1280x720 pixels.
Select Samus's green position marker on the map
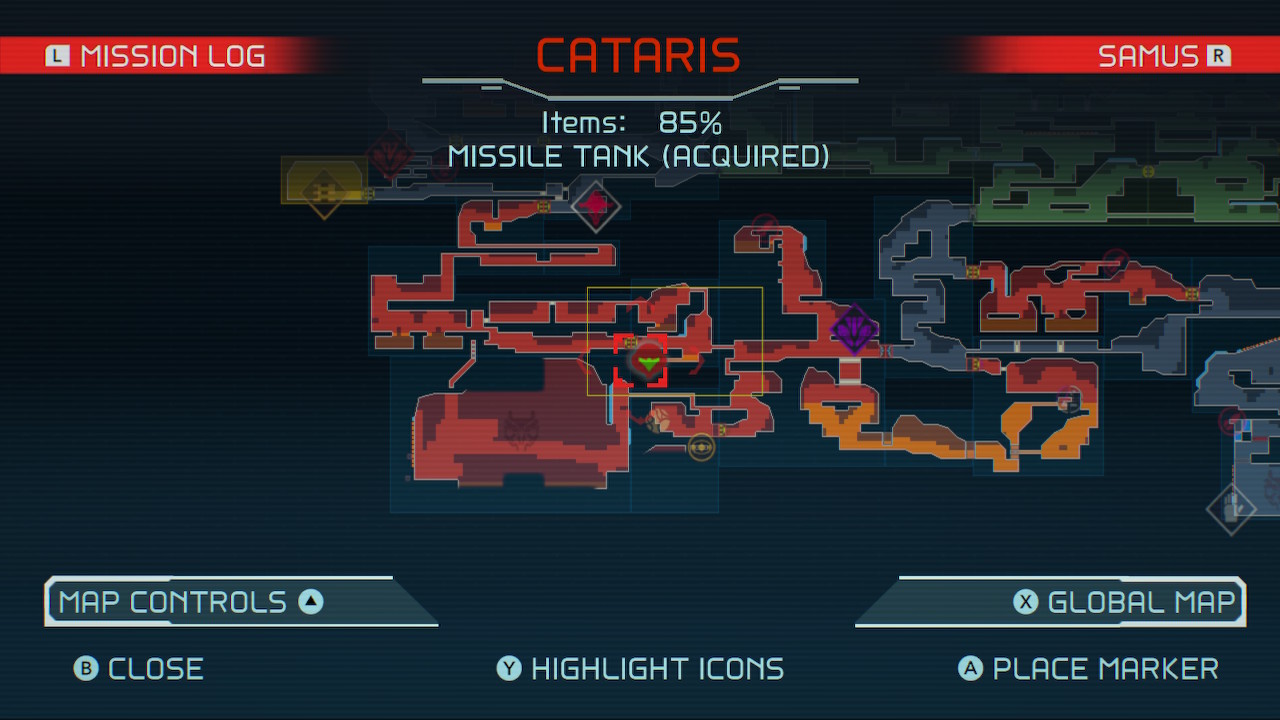pos(648,362)
